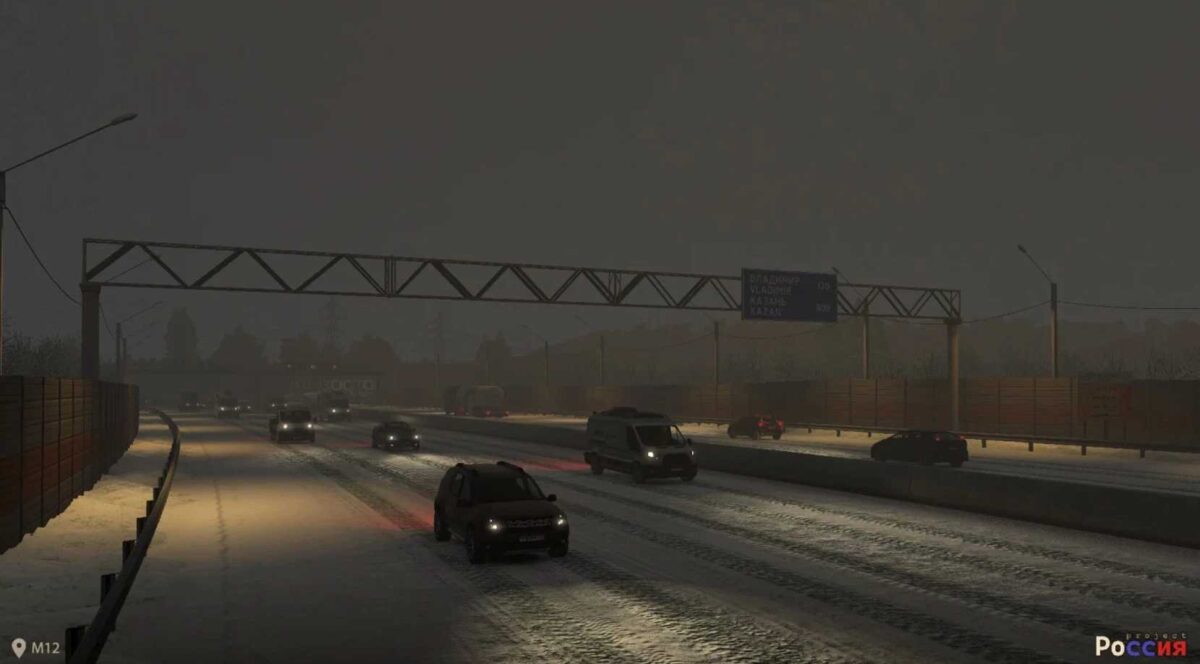The width and height of the screenshot is (1200, 664).
Task: Click the Project Россия logo
Action: click(1140, 645)
